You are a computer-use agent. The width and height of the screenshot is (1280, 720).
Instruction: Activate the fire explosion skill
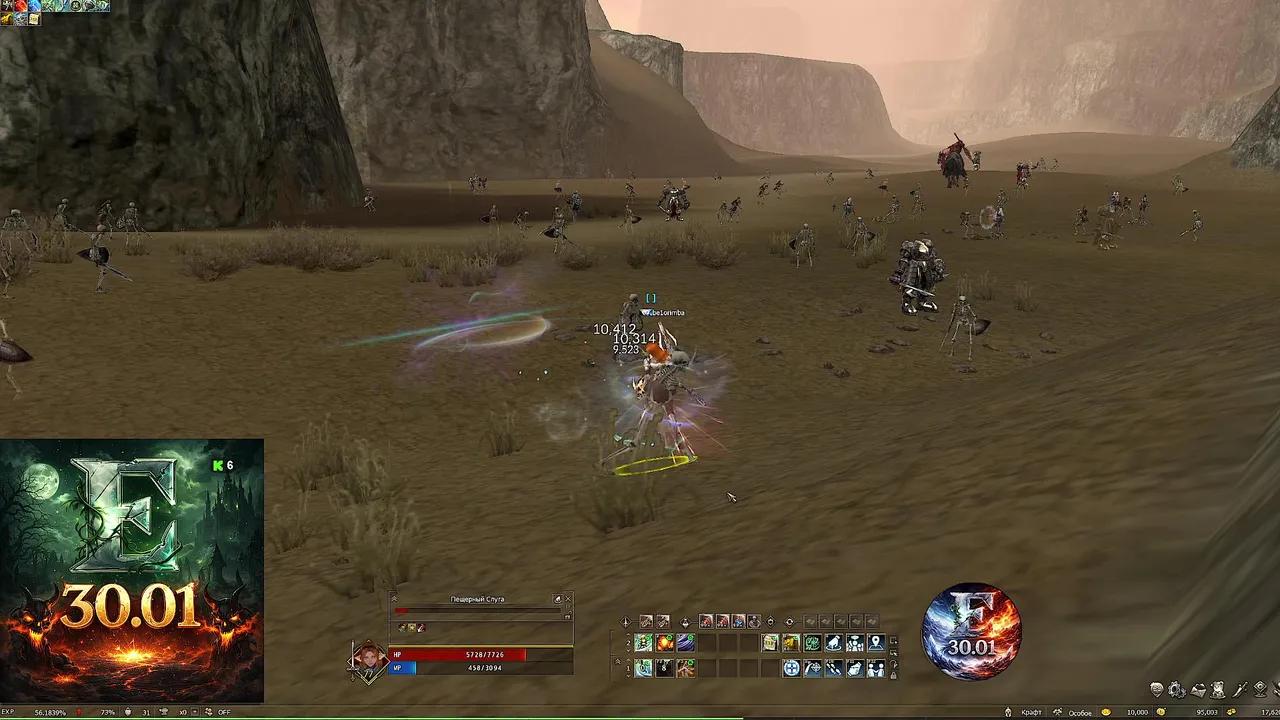(x=665, y=643)
